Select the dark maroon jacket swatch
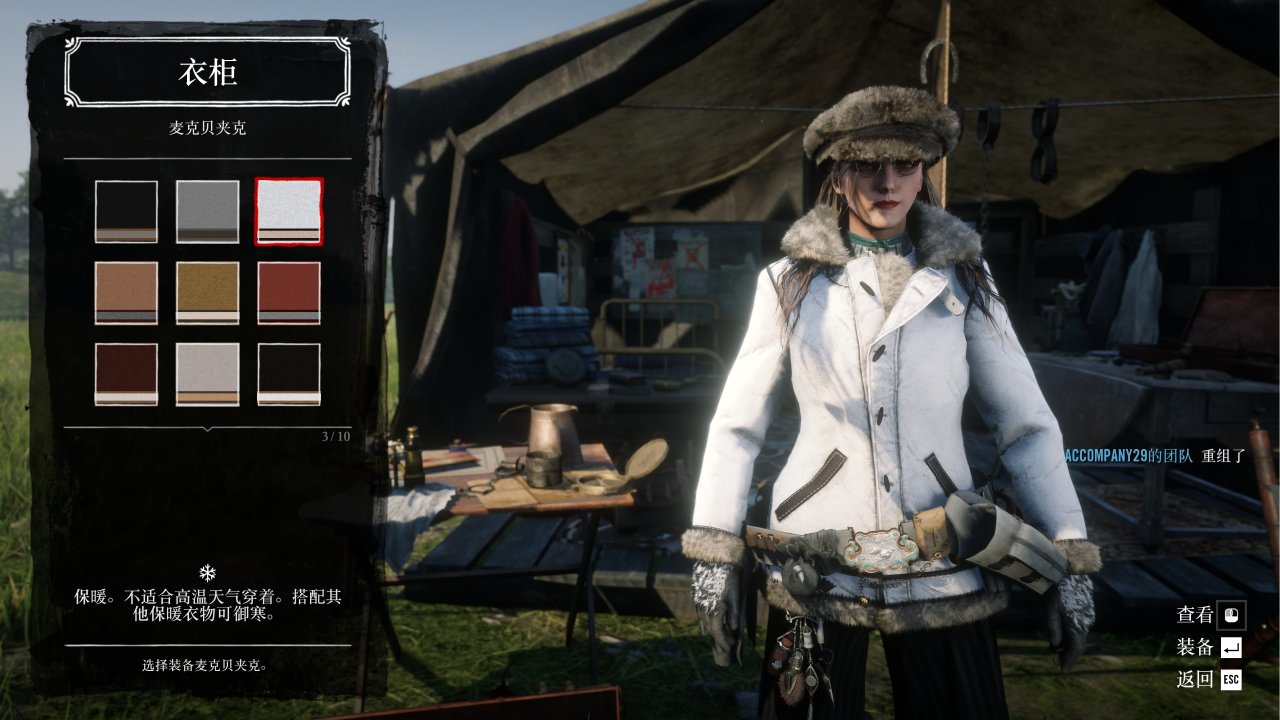This screenshot has width=1280, height=720. [126, 374]
